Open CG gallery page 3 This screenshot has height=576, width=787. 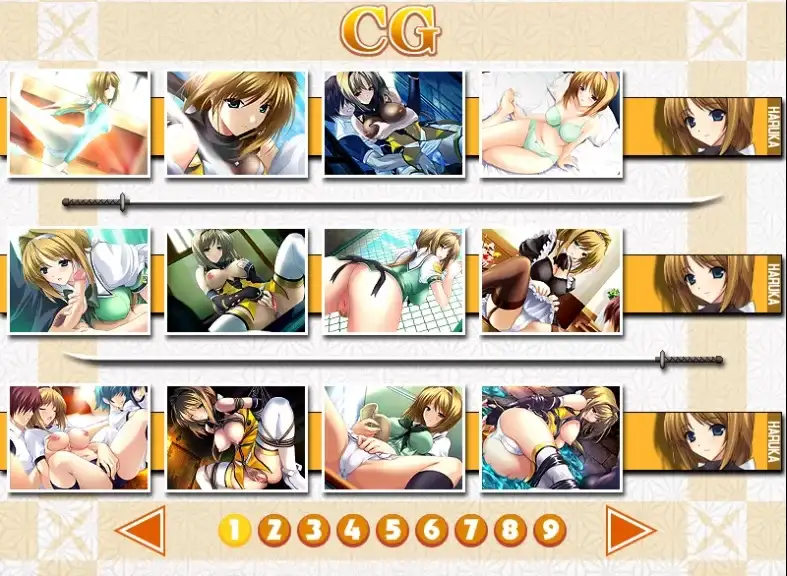tap(313, 530)
